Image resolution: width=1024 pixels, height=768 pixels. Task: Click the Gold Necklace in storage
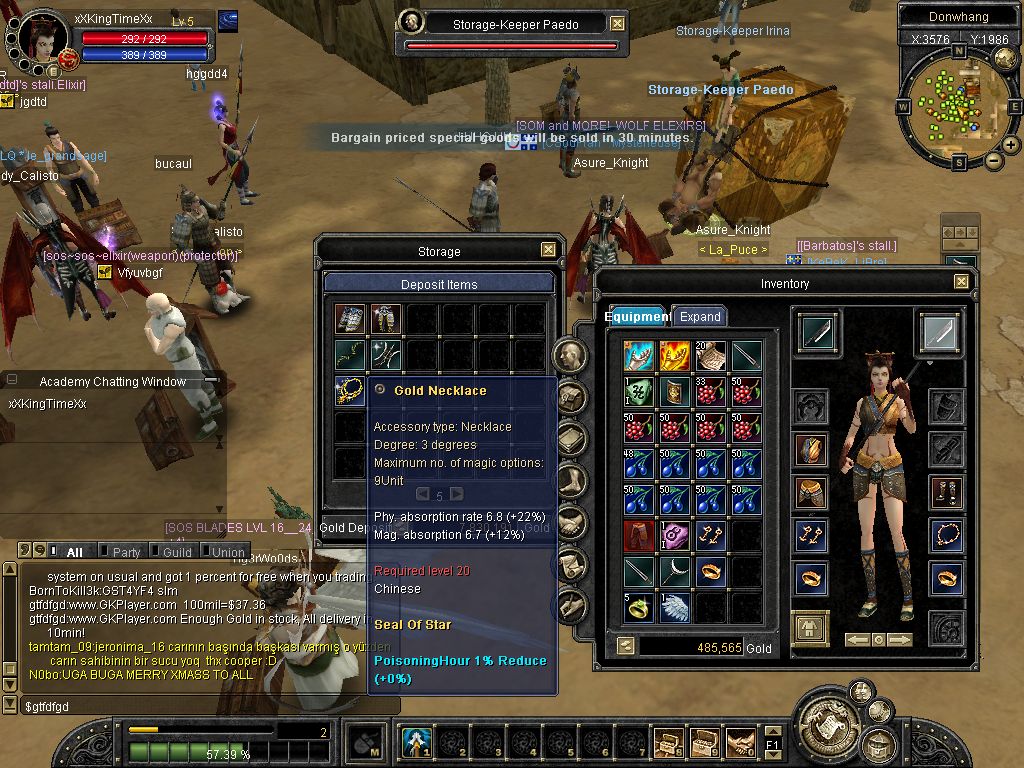pyautogui.click(x=350, y=390)
